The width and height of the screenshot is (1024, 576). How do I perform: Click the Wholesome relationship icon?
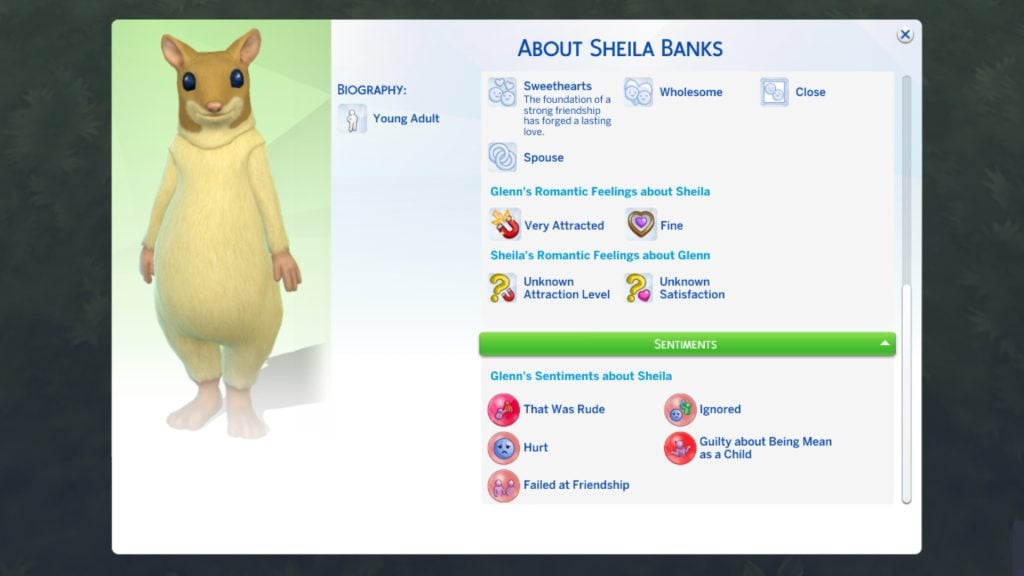639,92
